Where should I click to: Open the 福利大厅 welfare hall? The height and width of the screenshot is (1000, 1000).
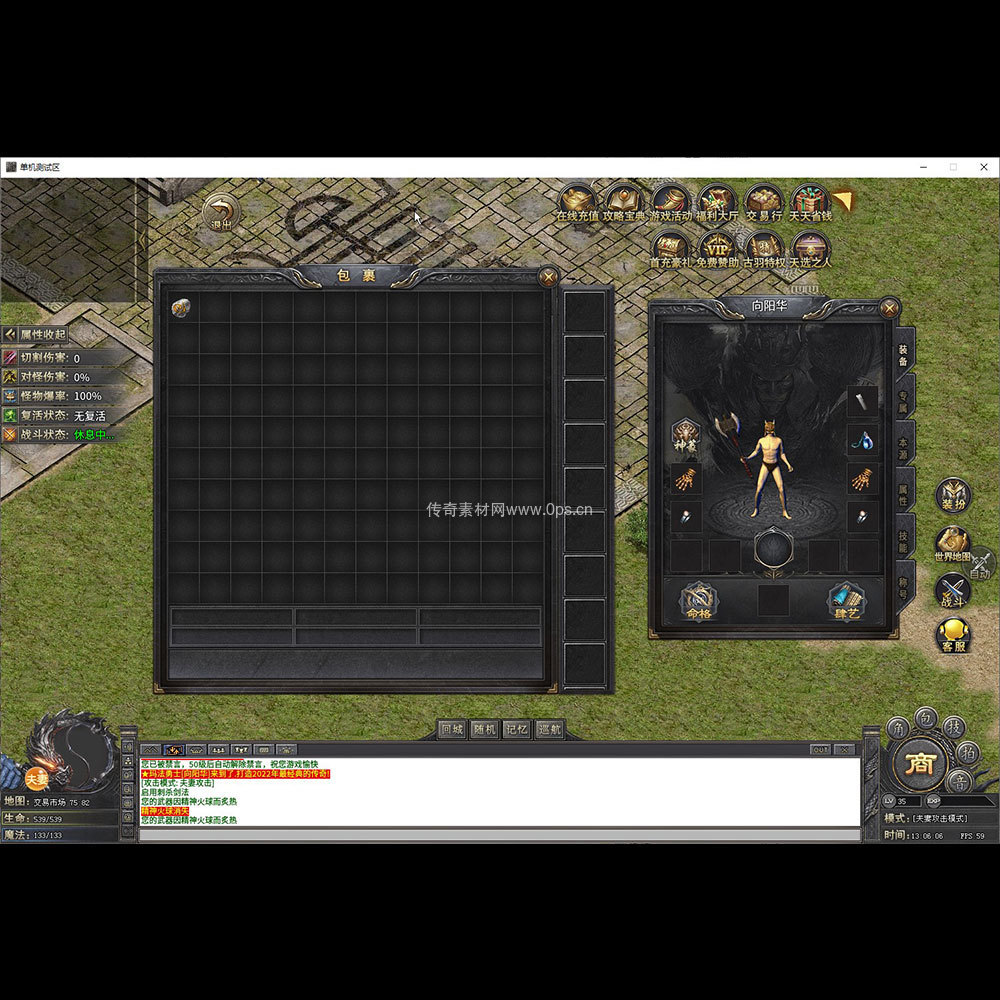(x=717, y=200)
